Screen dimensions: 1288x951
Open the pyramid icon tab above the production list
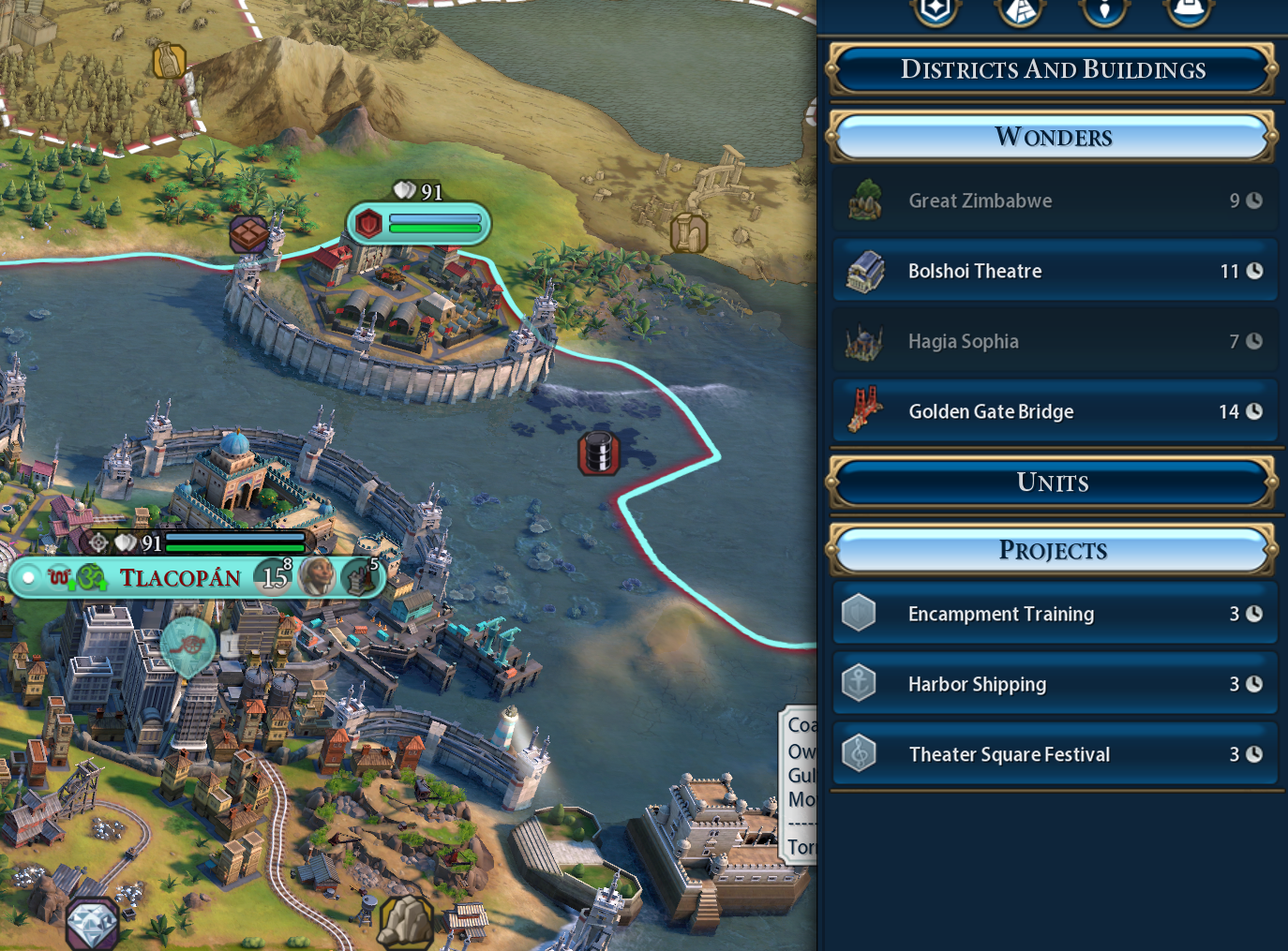(x=1020, y=9)
